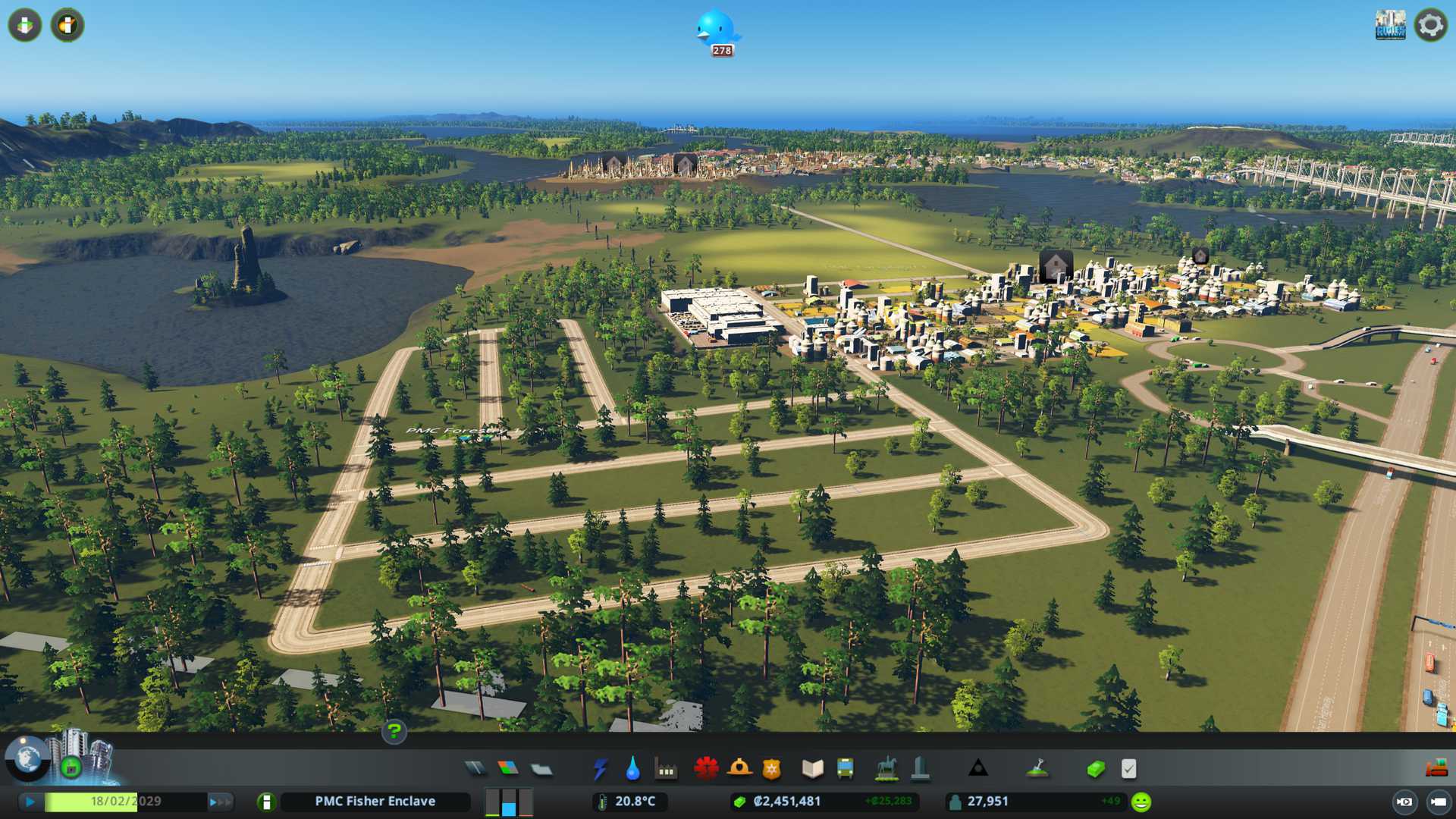Open the Chirper bird notifications
Screen dimensions: 1456x819
point(717,30)
